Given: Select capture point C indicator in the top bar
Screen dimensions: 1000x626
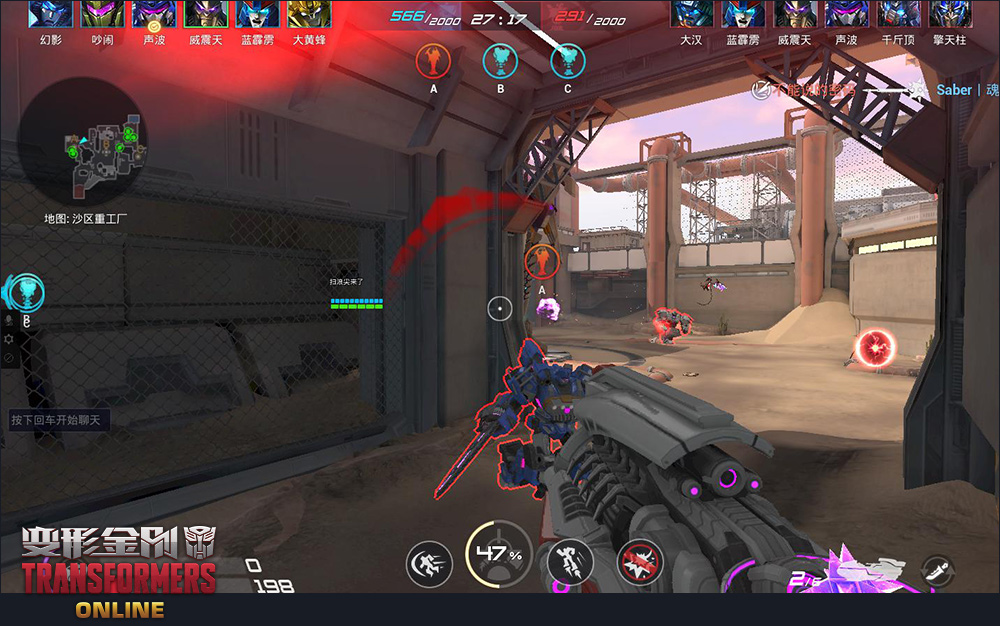Looking at the screenshot, I should 568,62.
